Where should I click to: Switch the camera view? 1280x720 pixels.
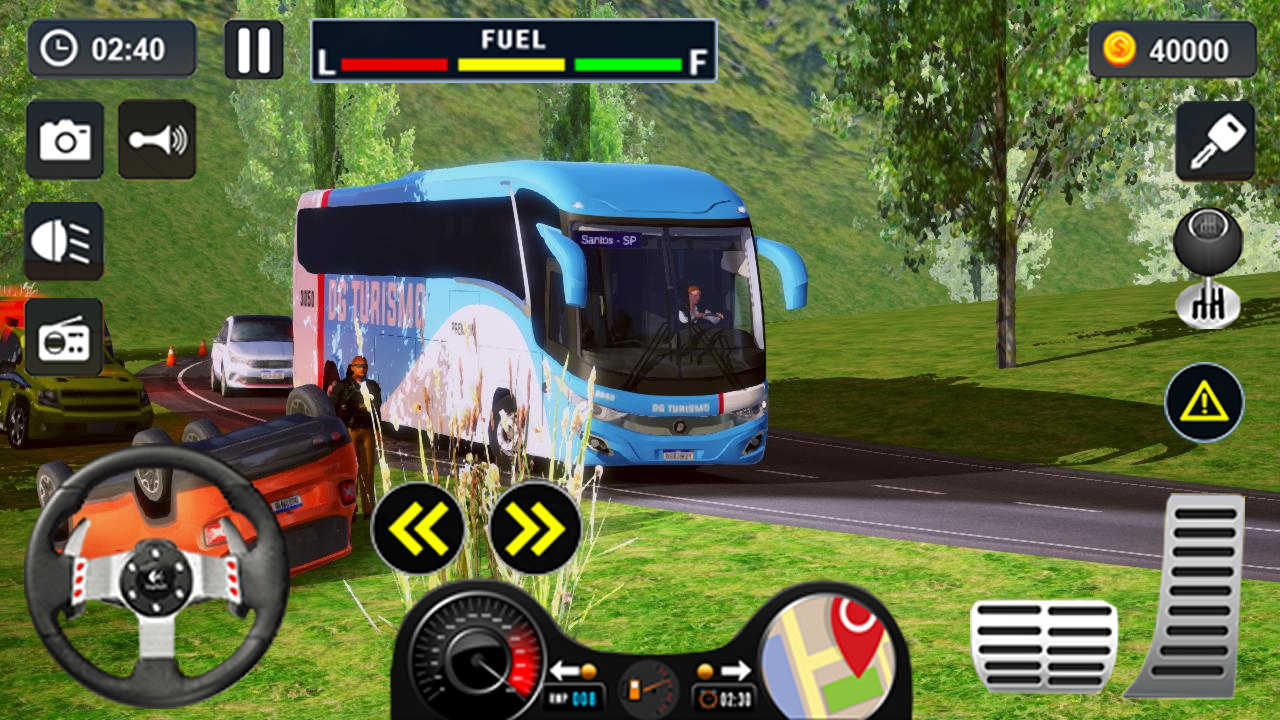(x=65, y=140)
